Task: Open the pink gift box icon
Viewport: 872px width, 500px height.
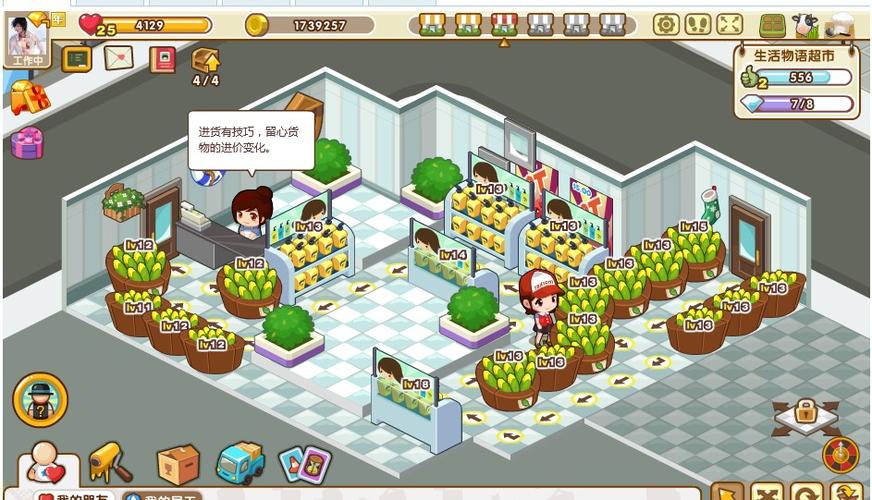Action: [x=27, y=143]
